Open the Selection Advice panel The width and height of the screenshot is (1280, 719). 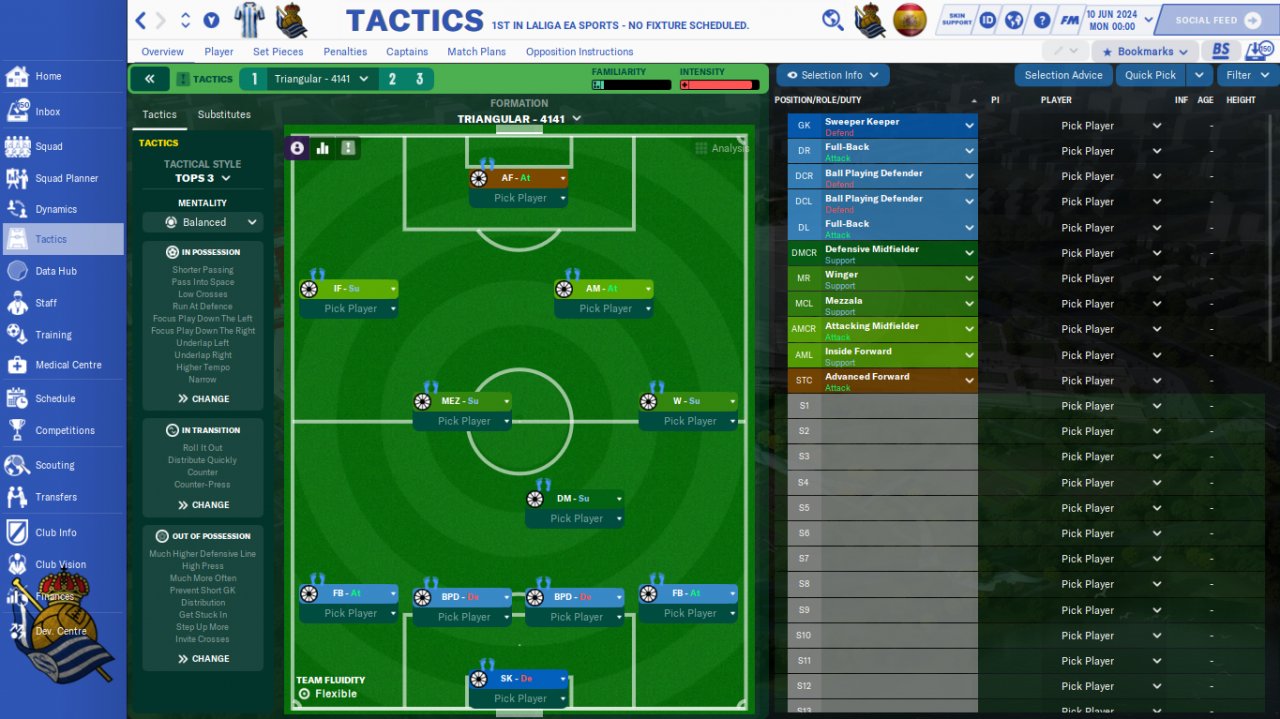tap(1063, 75)
